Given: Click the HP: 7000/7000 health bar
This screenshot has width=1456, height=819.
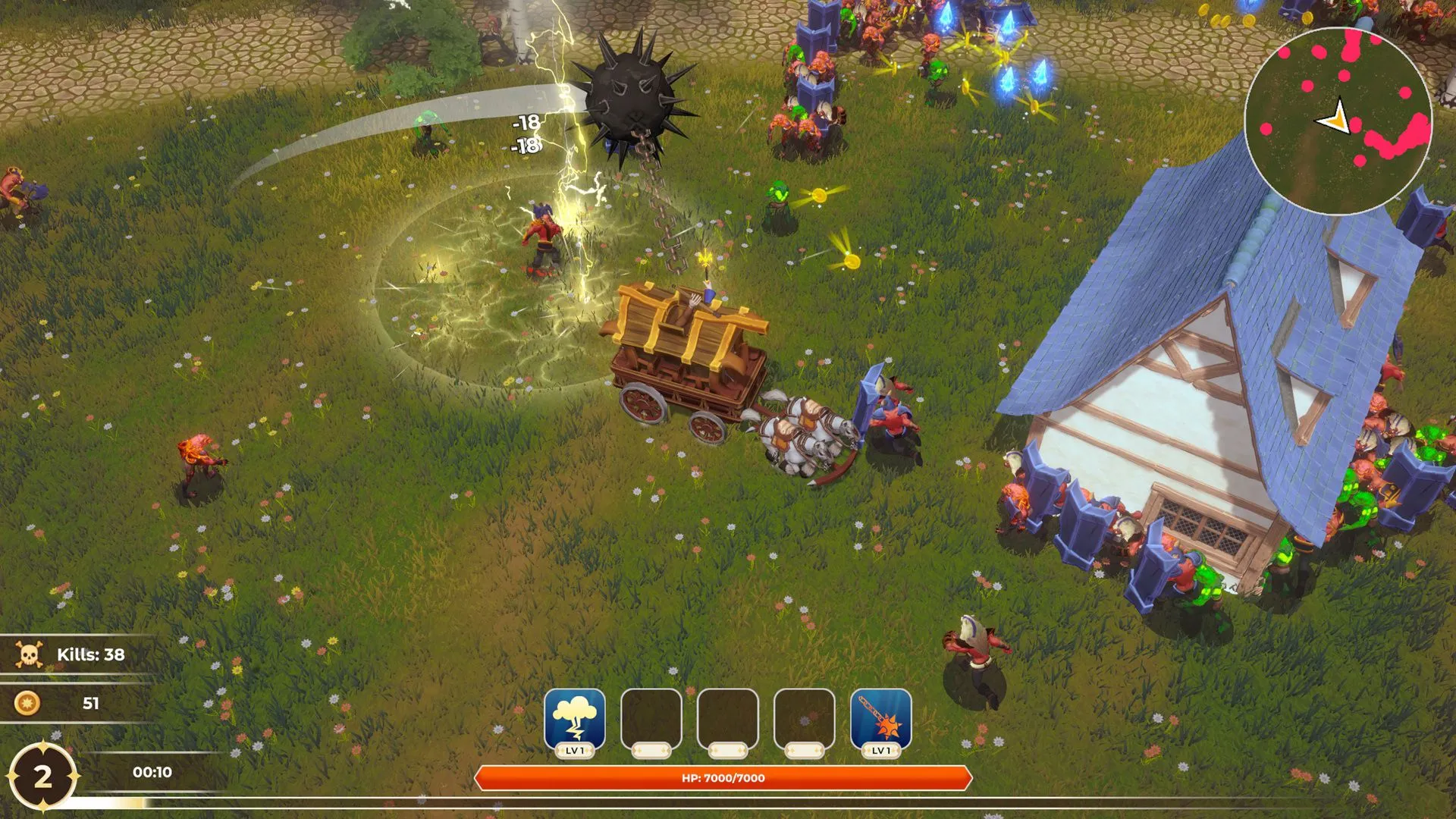Looking at the screenshot, I should pyautogui.click(x=725, y=776).
